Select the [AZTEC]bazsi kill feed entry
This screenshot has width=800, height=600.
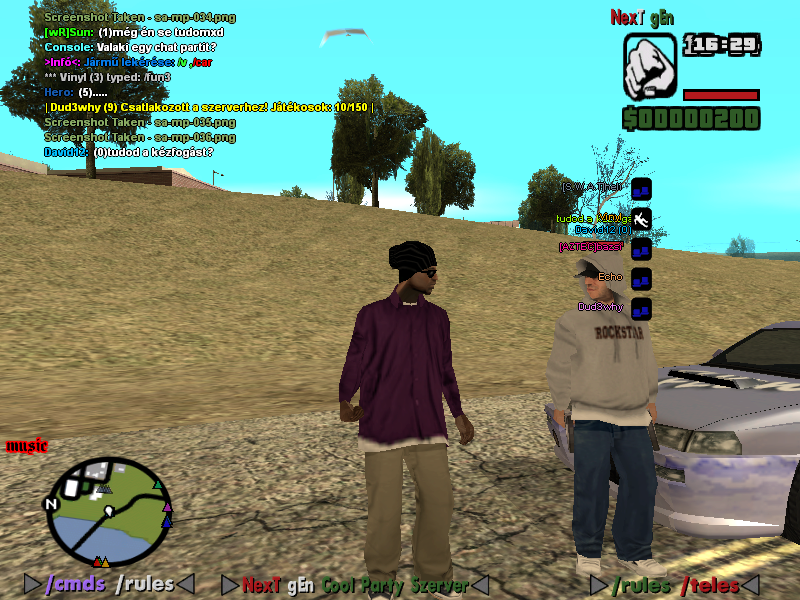click(591, 247)
